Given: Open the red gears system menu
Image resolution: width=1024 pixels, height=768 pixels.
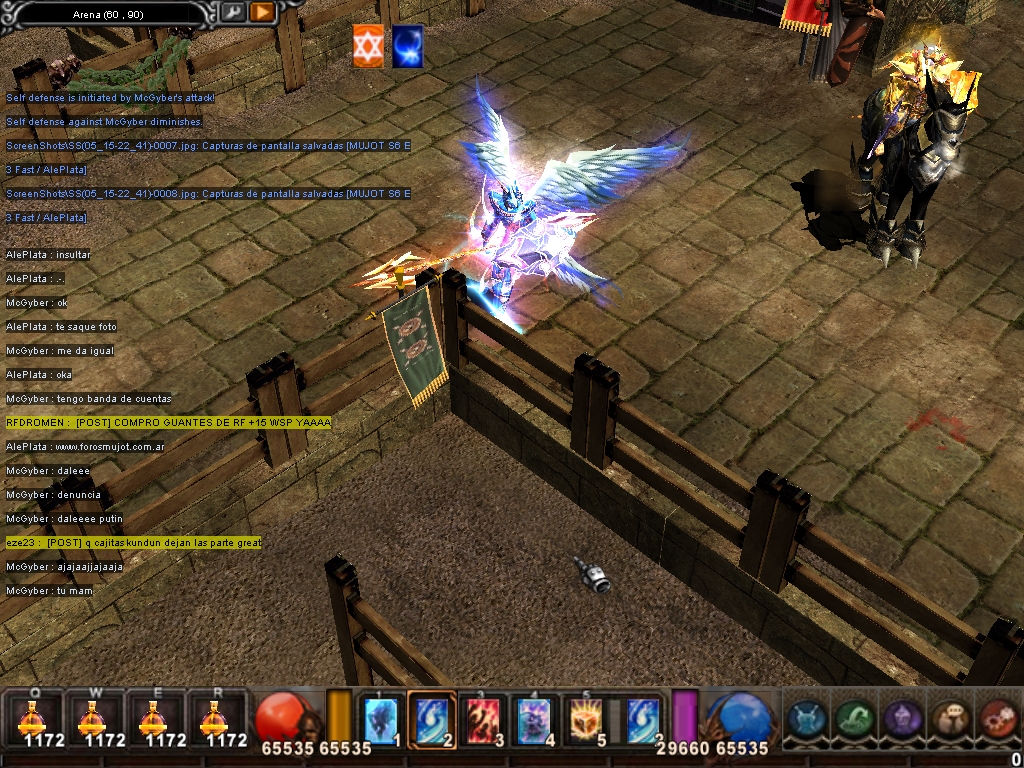Looking at the screenshot, I should [996, 718].
